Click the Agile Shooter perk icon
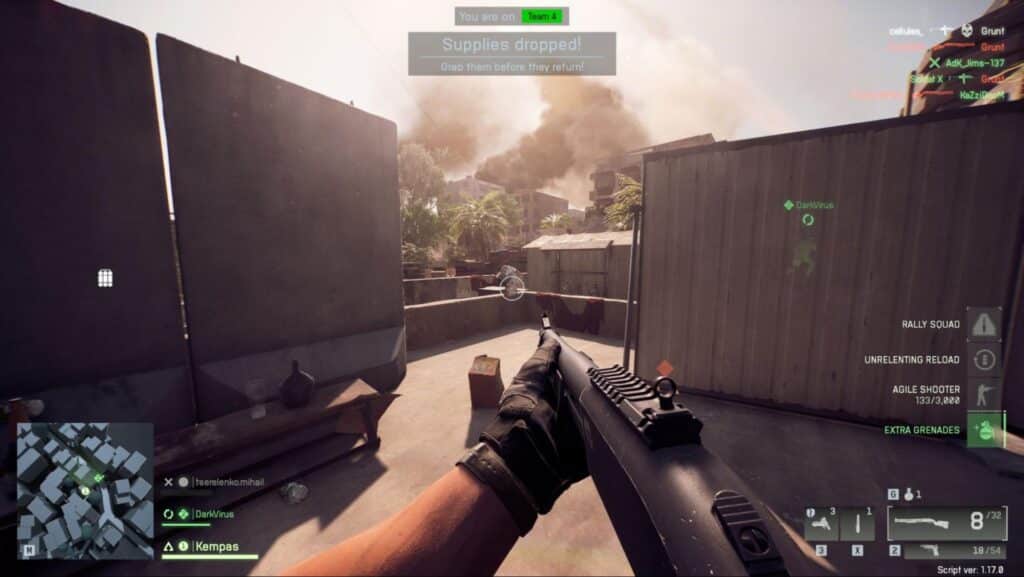The height and width of the screenshot is (577, 1024). [984, 394]
